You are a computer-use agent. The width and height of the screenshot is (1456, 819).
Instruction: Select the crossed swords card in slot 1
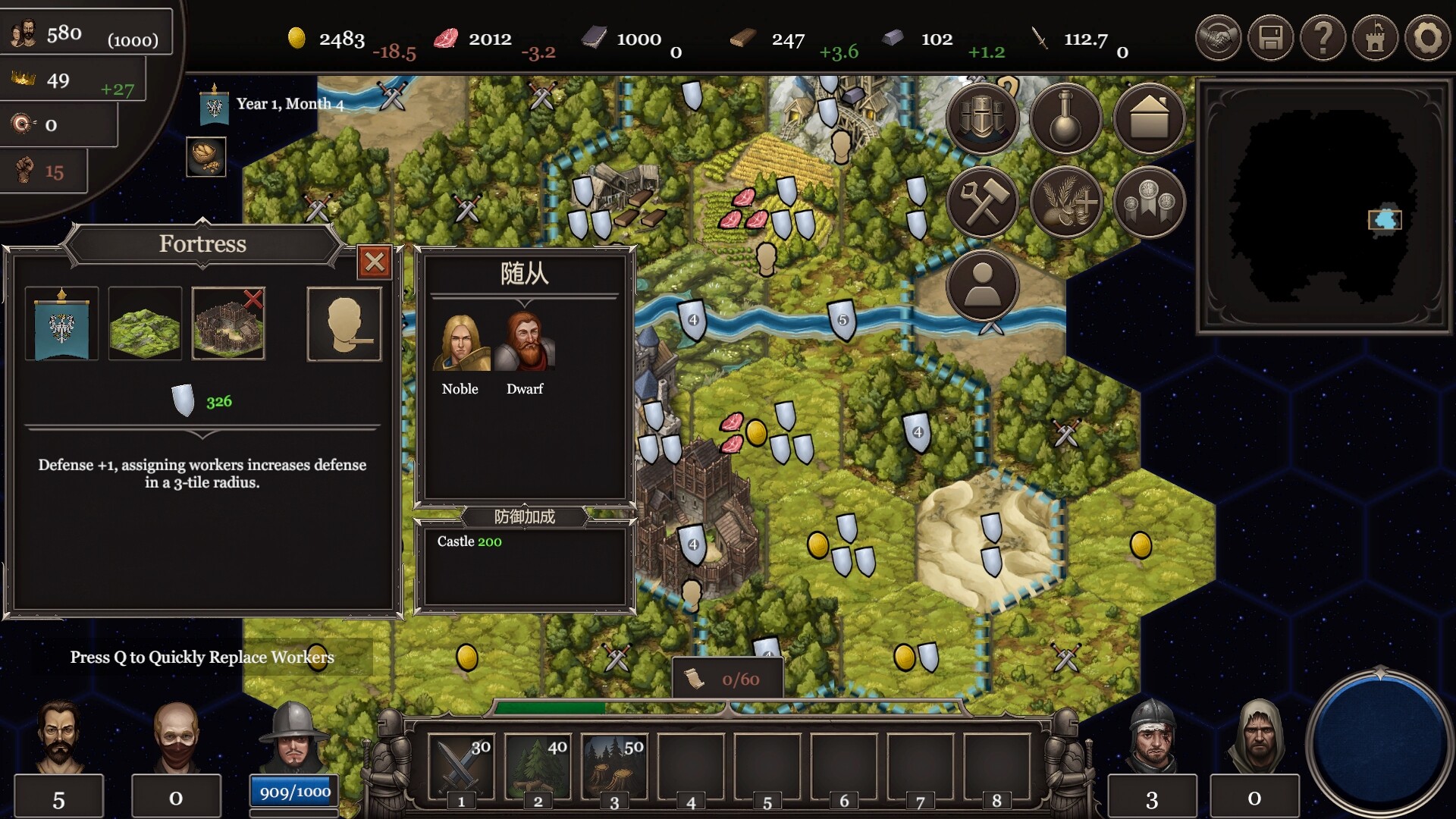[460, 766]
